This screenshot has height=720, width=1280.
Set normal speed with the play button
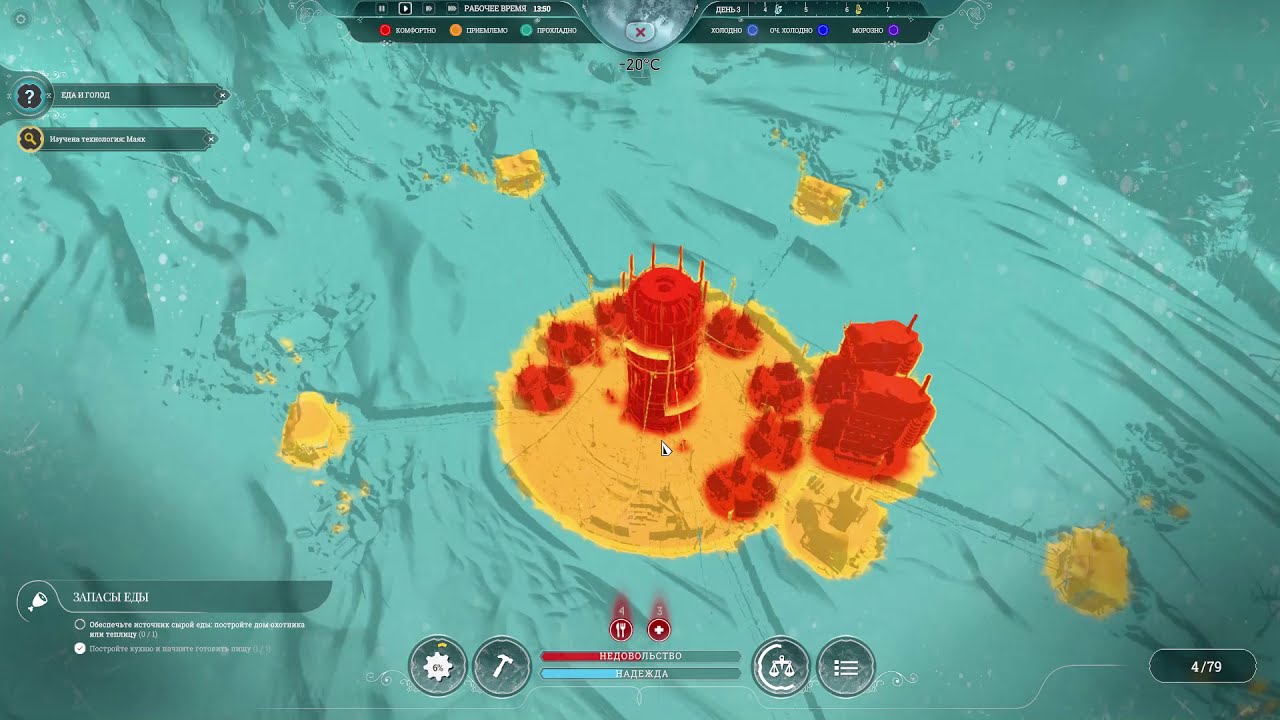tap(405, 8)
